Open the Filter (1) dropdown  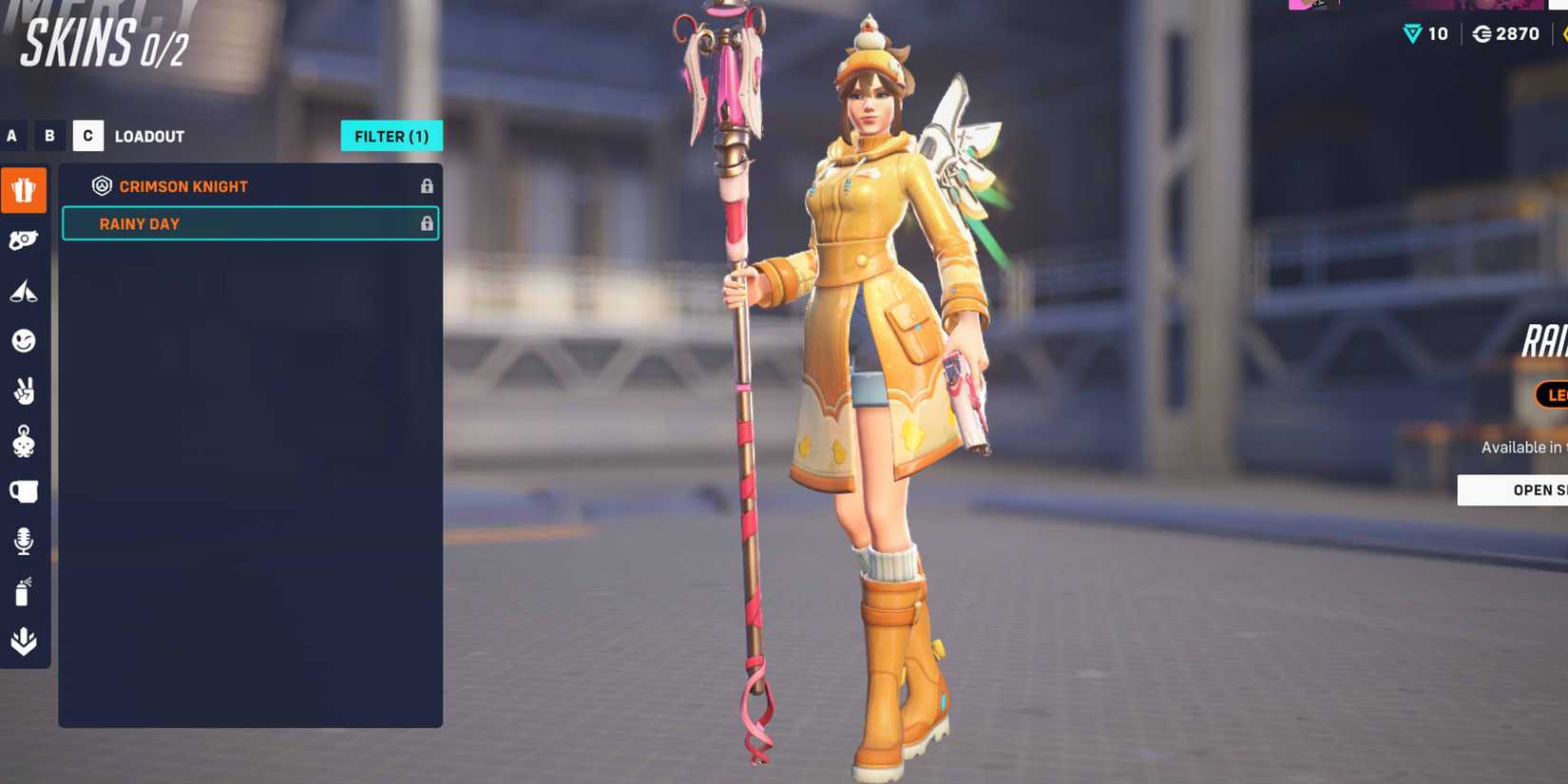(392, 136)
